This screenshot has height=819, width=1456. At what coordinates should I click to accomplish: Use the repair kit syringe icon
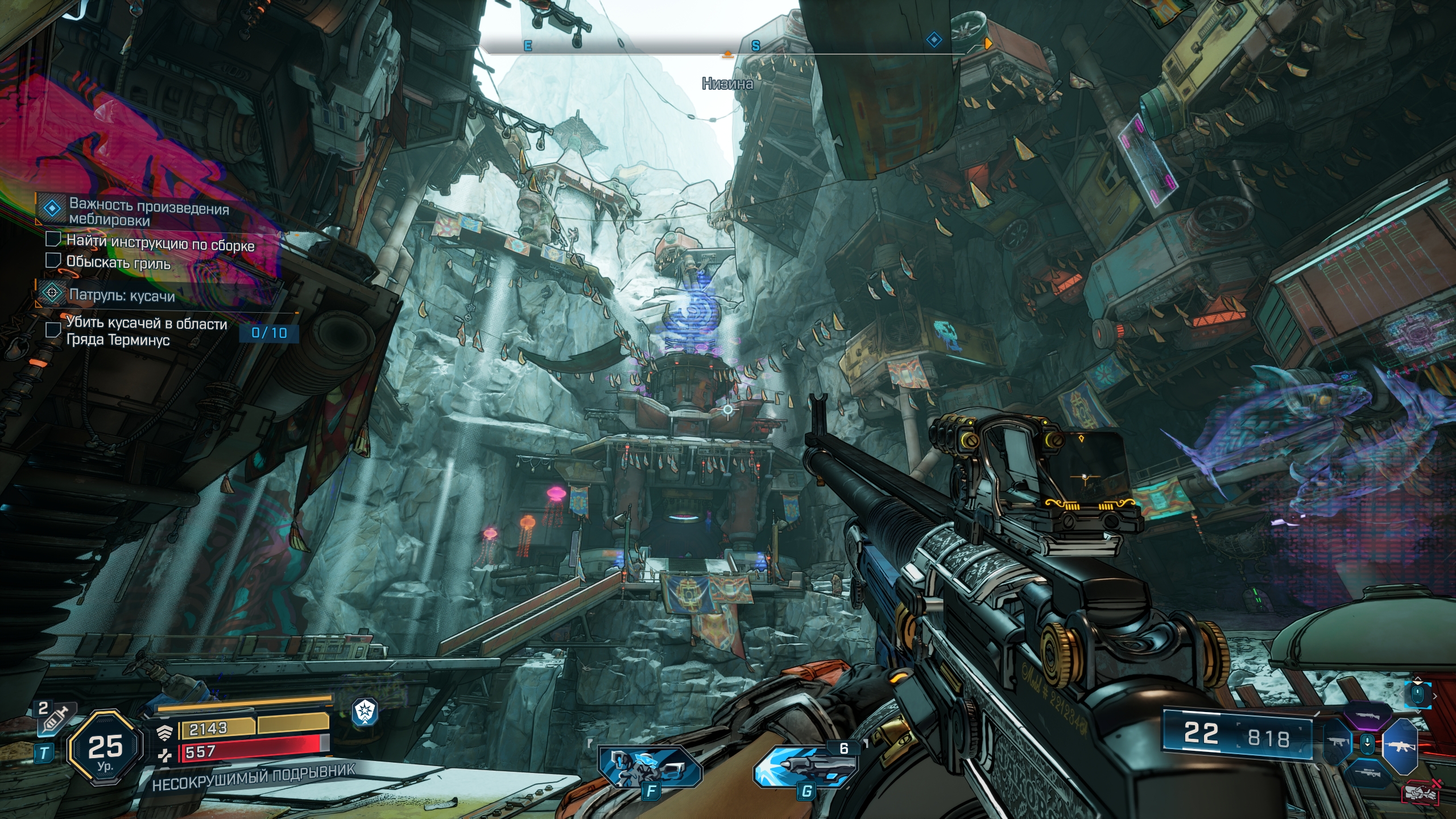[56, 719]
